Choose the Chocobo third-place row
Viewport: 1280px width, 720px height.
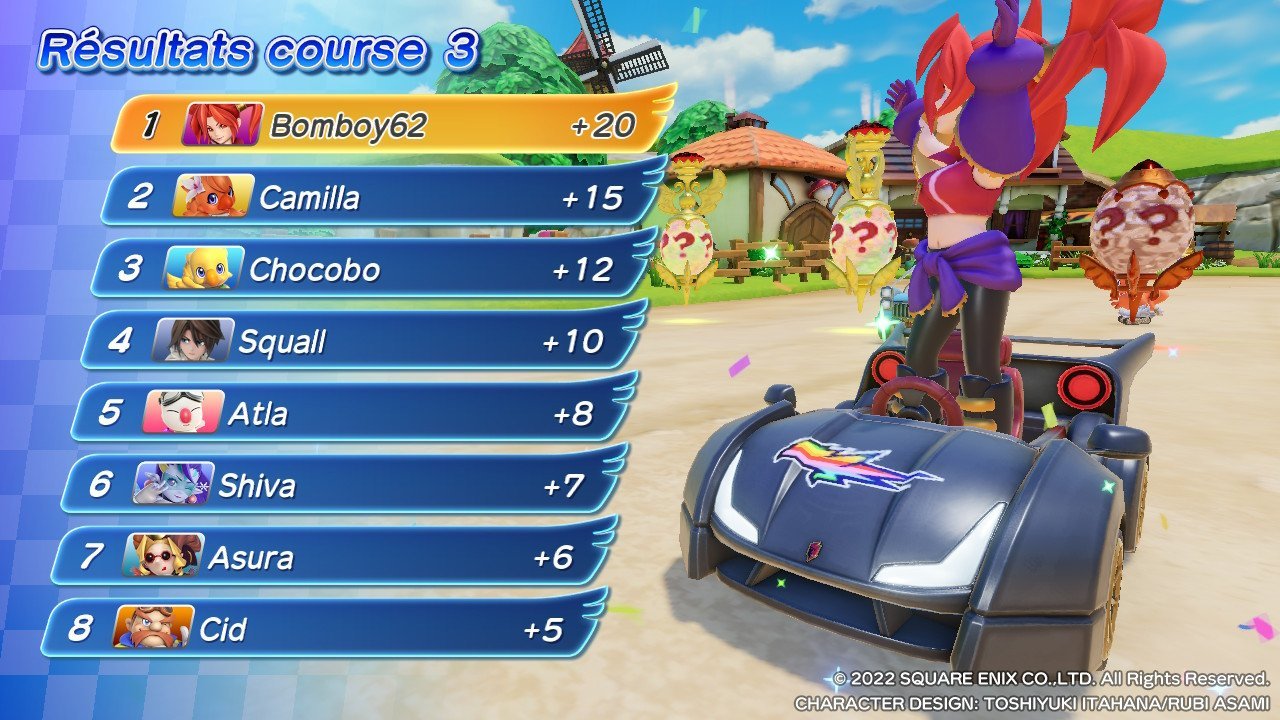[x=370, y=270]
